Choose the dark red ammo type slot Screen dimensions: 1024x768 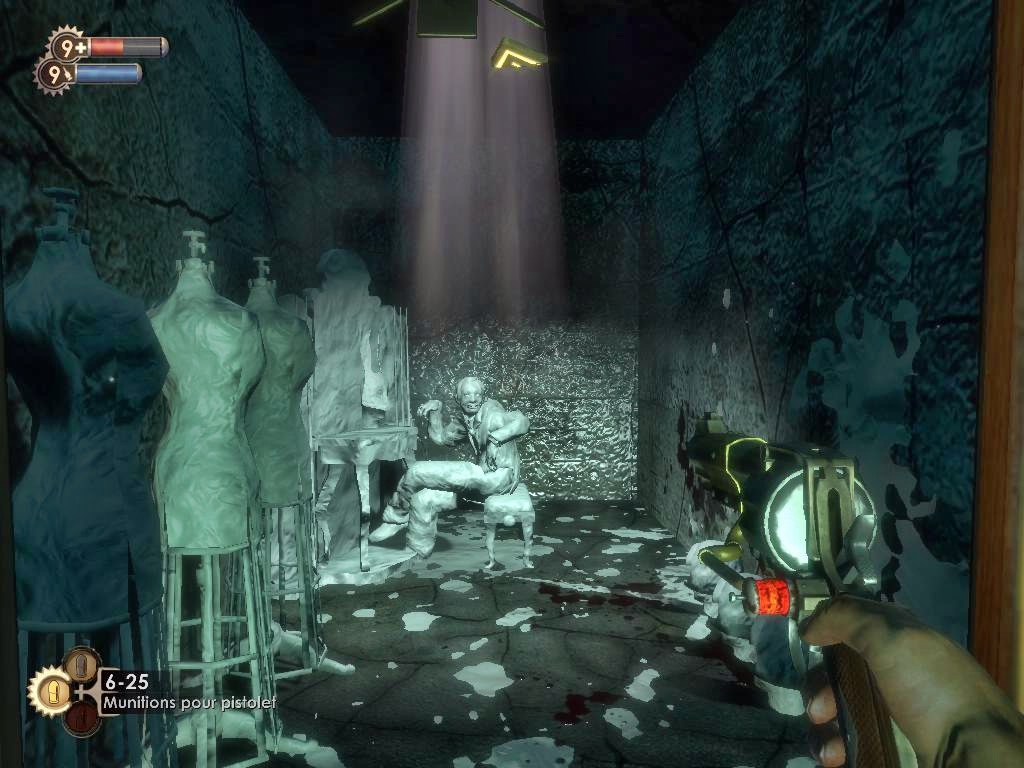point(82,718)
